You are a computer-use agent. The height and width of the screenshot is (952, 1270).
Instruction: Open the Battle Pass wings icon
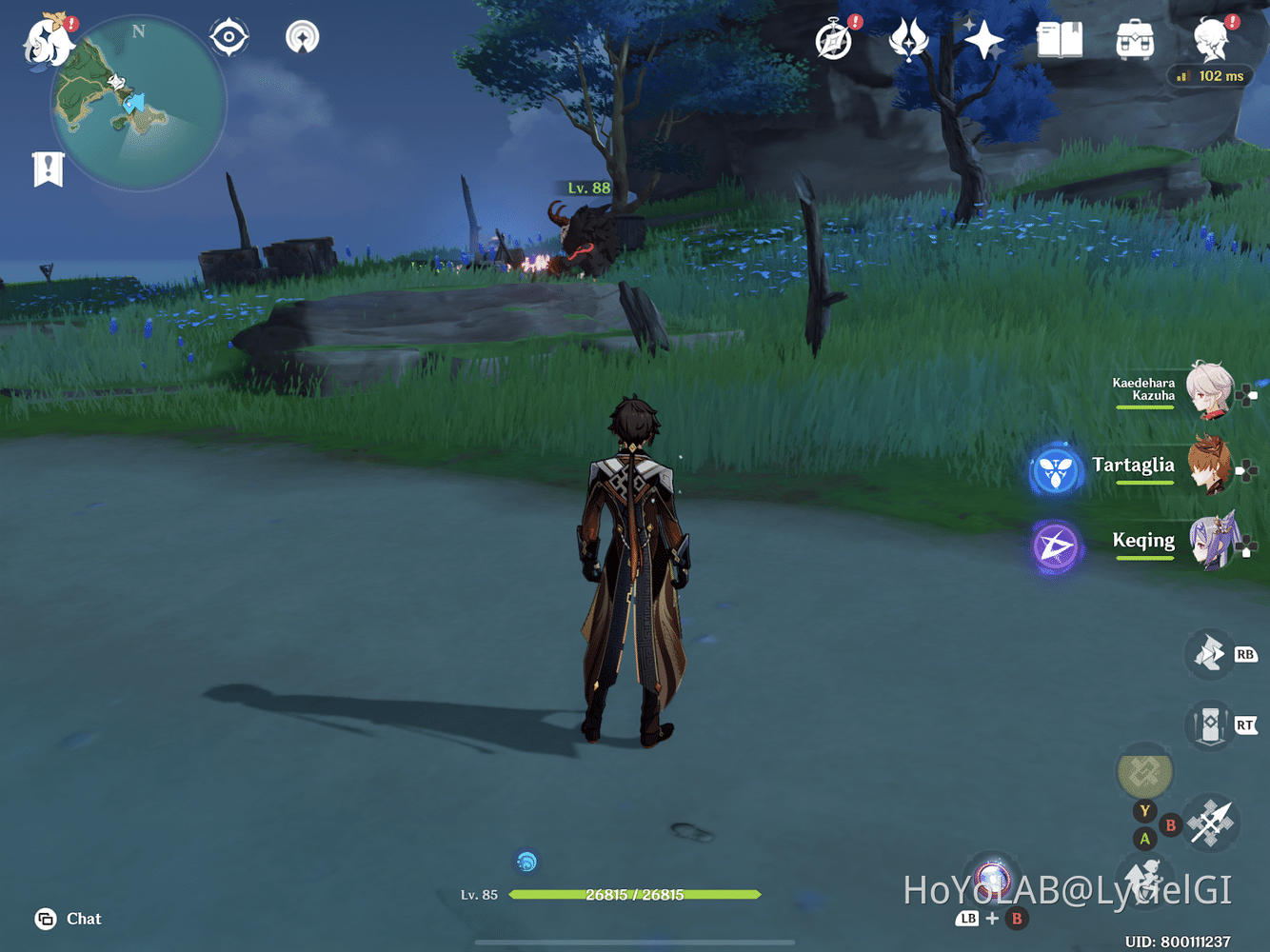909,40
